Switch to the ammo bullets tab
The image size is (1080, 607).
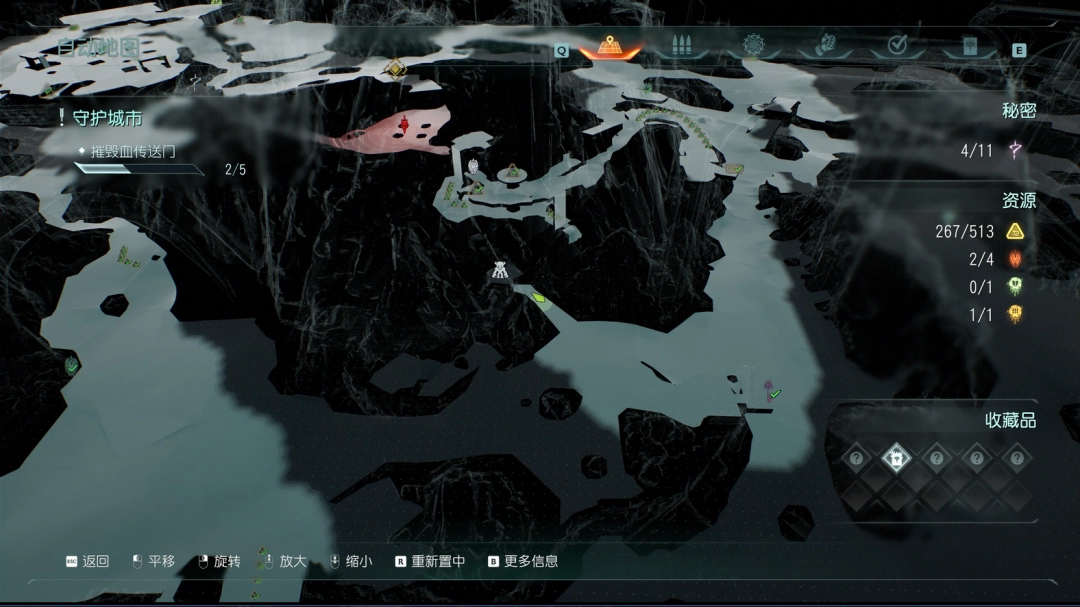(x=682, y=46)
